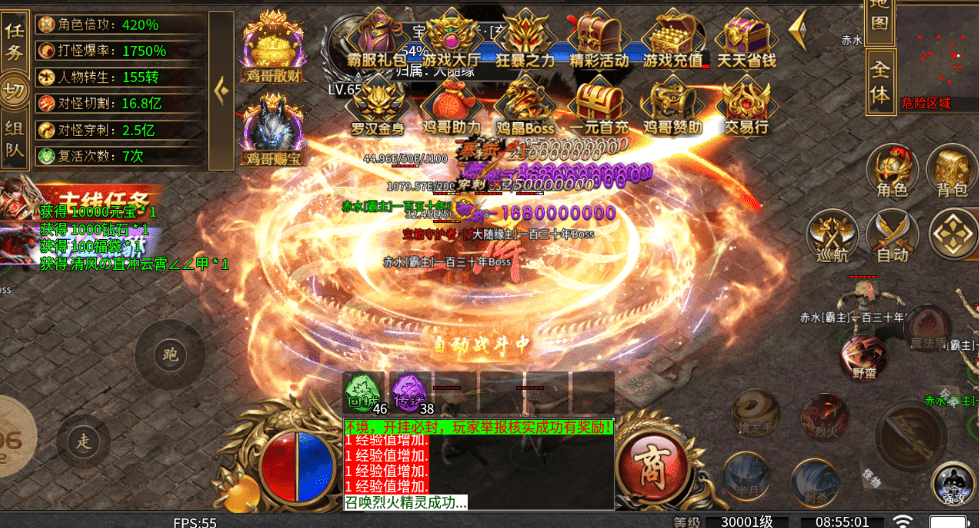Open the 背包 backpack
This screenshot has width=979, height=528.
tap(951, 170)
